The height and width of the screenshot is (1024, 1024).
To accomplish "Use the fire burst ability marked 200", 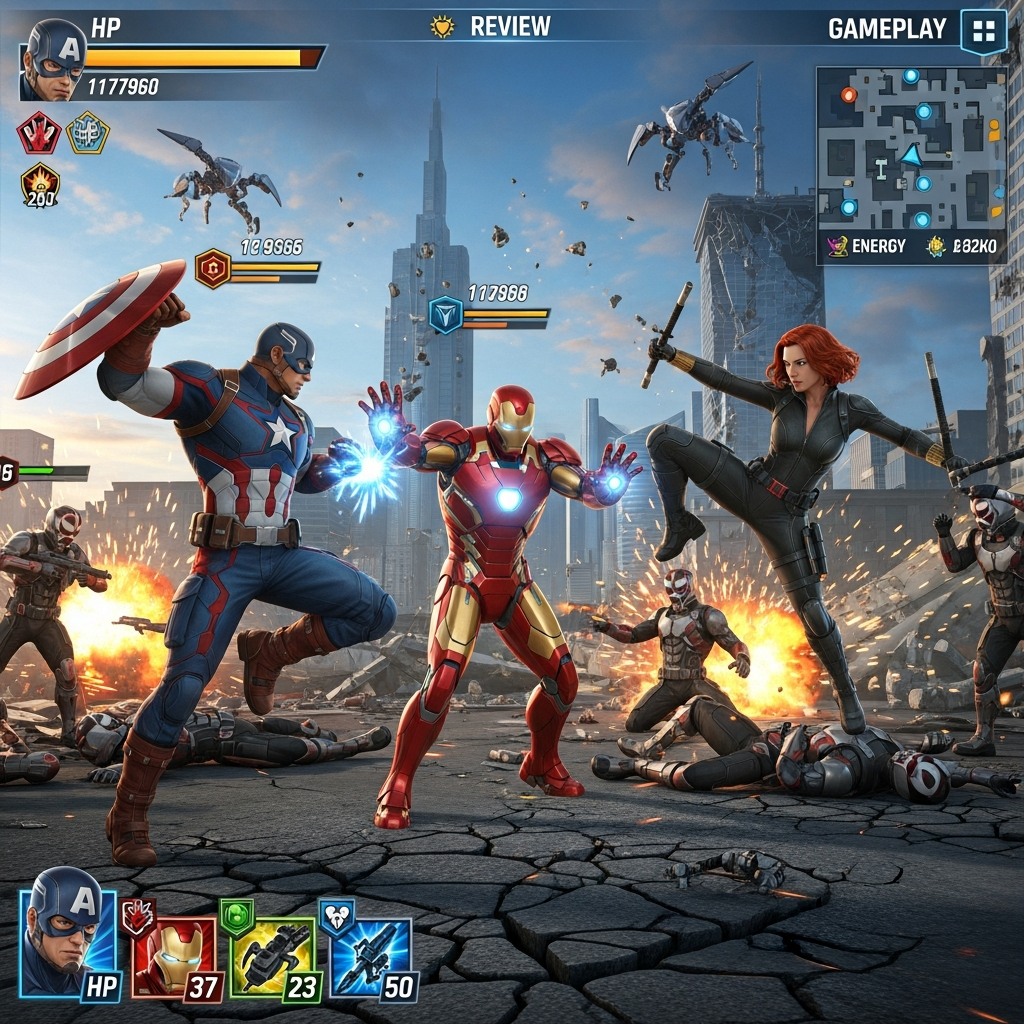I will tap(40, 185).
